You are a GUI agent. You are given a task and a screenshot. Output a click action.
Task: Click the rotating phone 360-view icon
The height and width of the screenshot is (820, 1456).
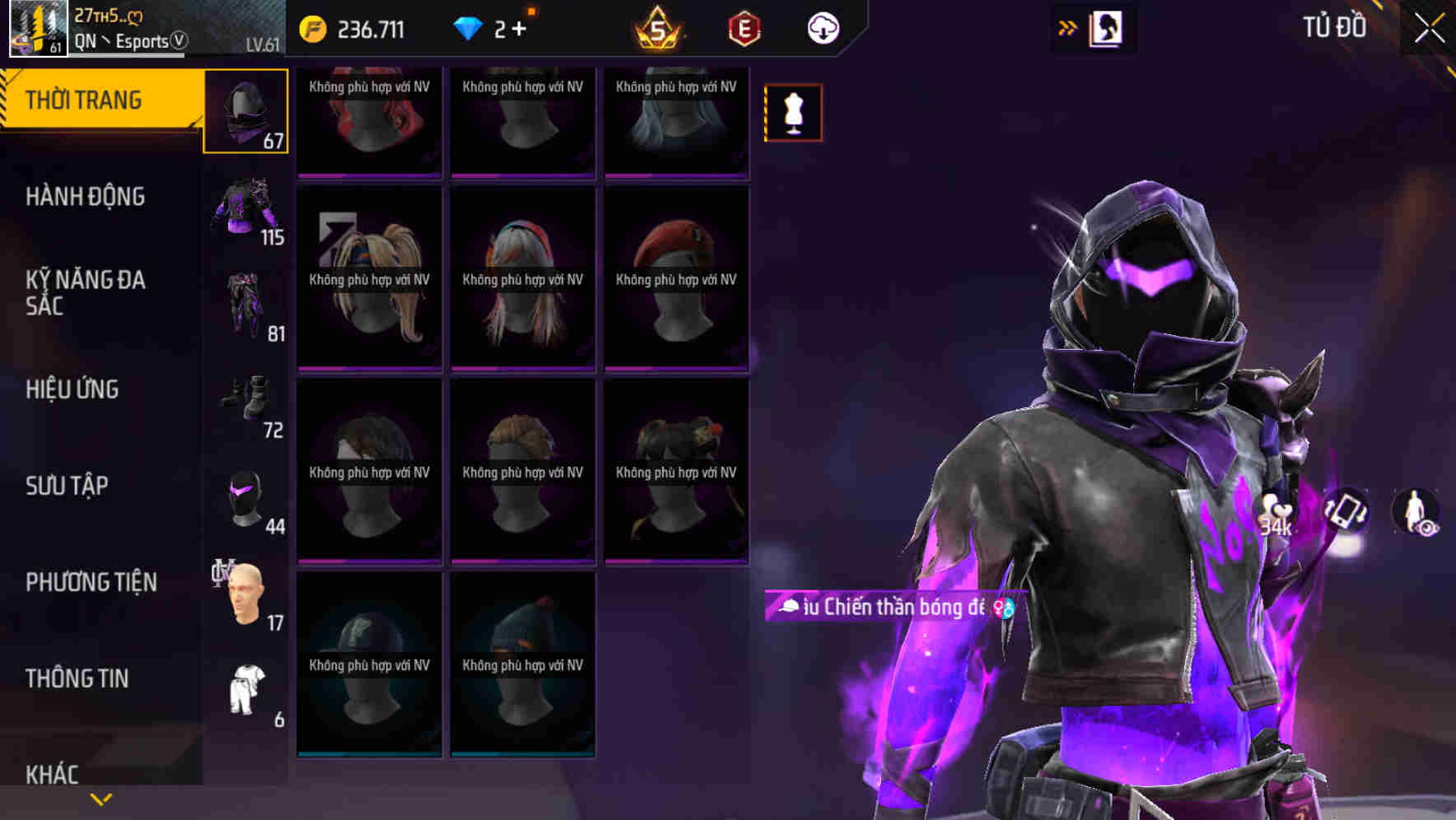point(1344,515)
